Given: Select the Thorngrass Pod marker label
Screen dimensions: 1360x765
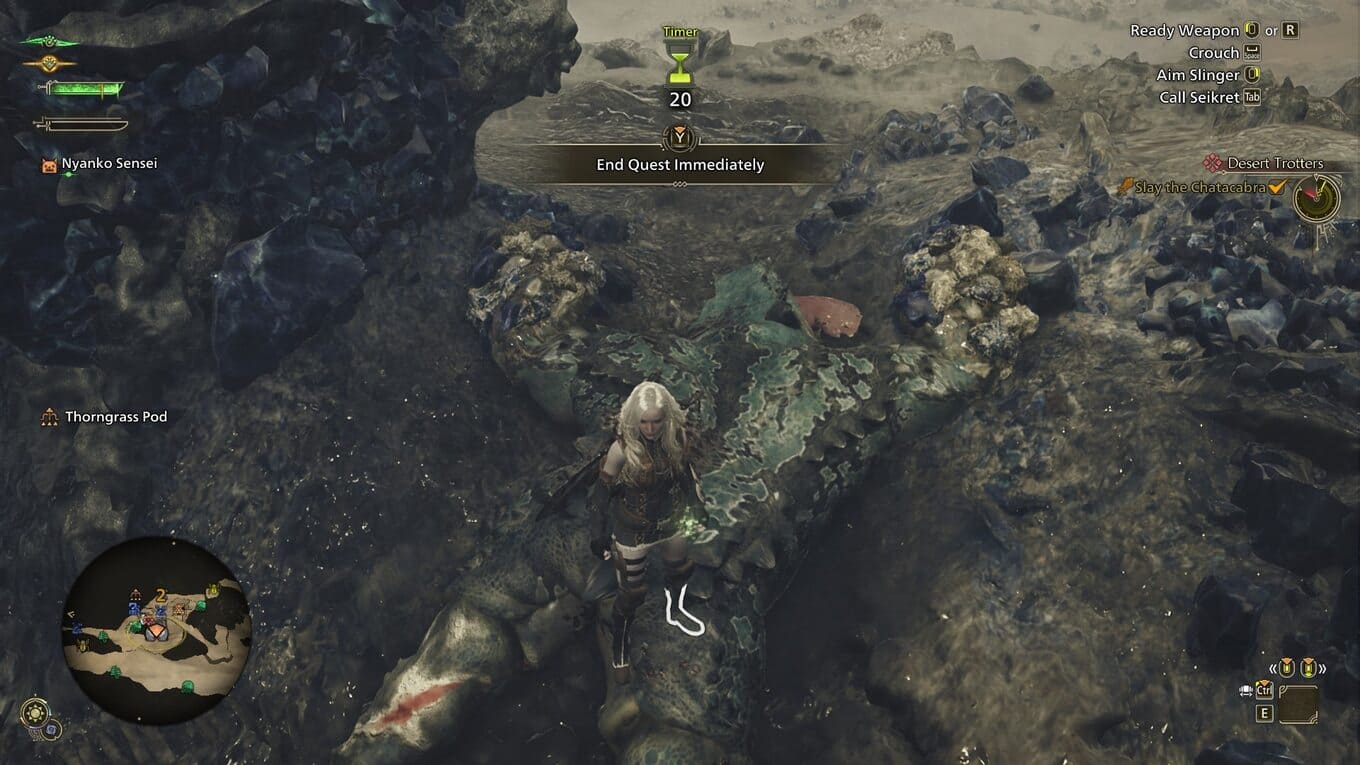Looking at the screenshot, I should pyautogui.click(x=116, y=417).
